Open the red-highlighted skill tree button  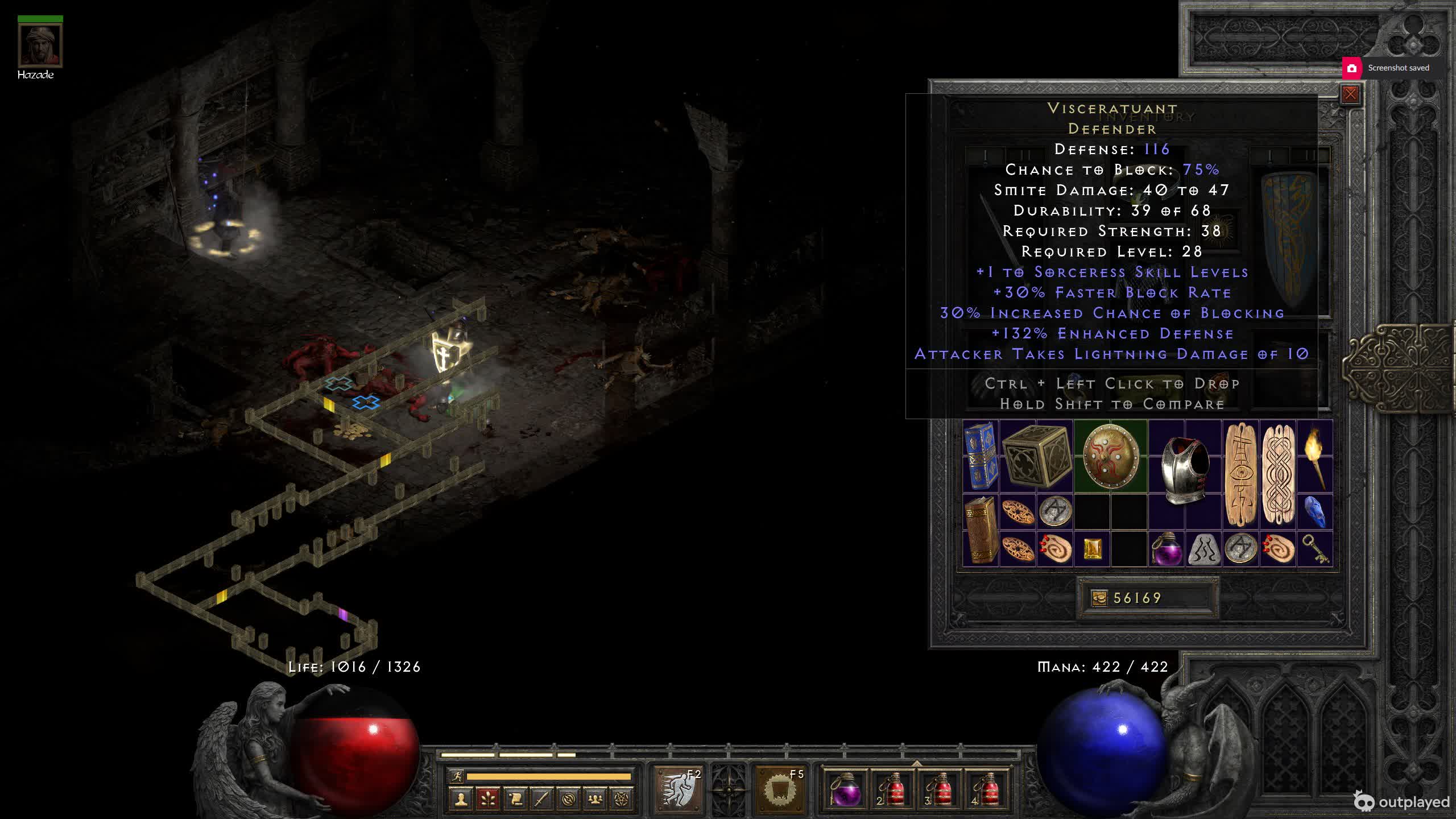click(x=488, y=800)
